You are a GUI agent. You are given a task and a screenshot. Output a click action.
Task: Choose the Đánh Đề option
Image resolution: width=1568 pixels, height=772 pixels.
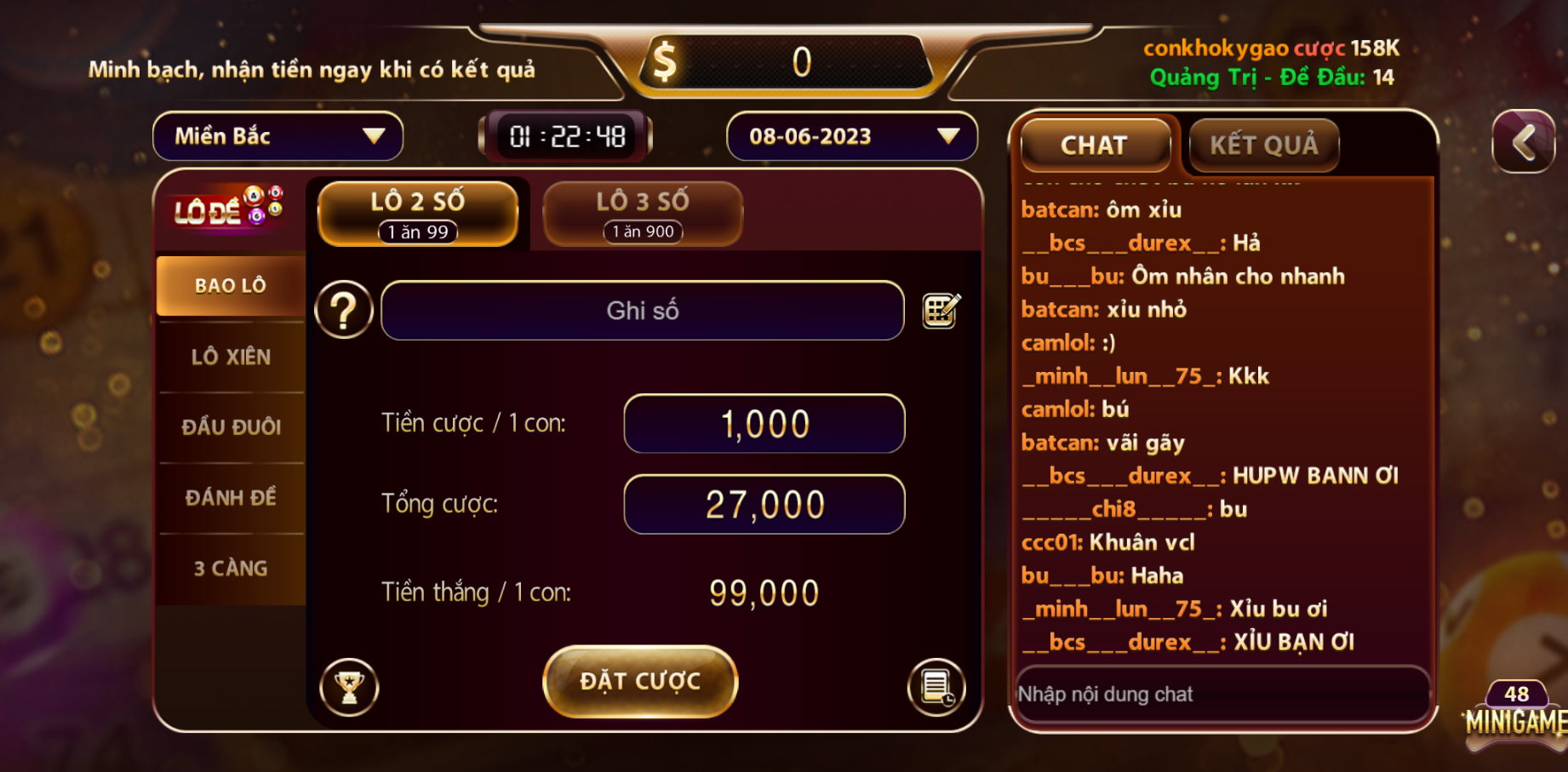(231, 498)
